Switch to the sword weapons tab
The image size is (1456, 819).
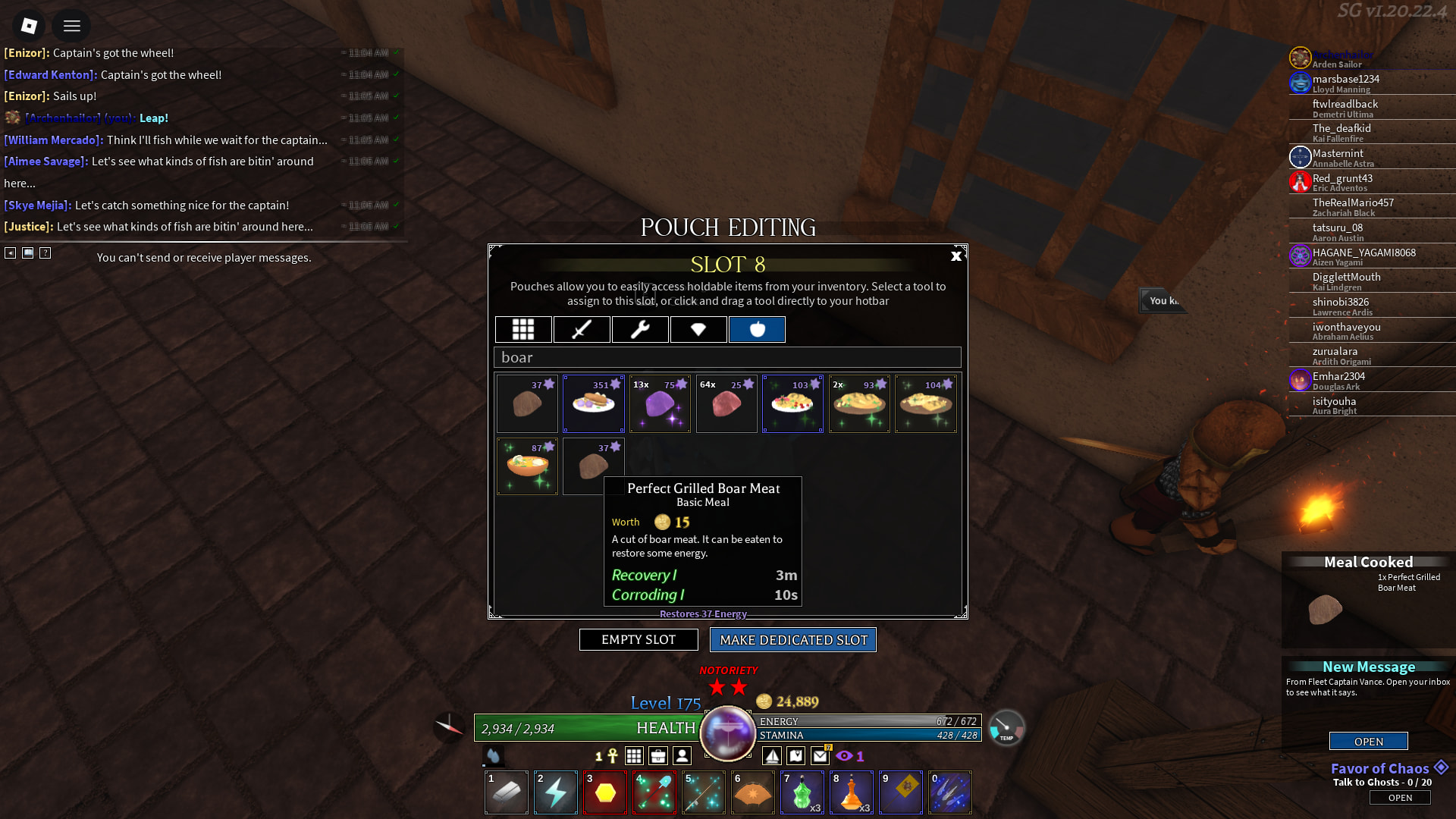(x=582, y=330)
